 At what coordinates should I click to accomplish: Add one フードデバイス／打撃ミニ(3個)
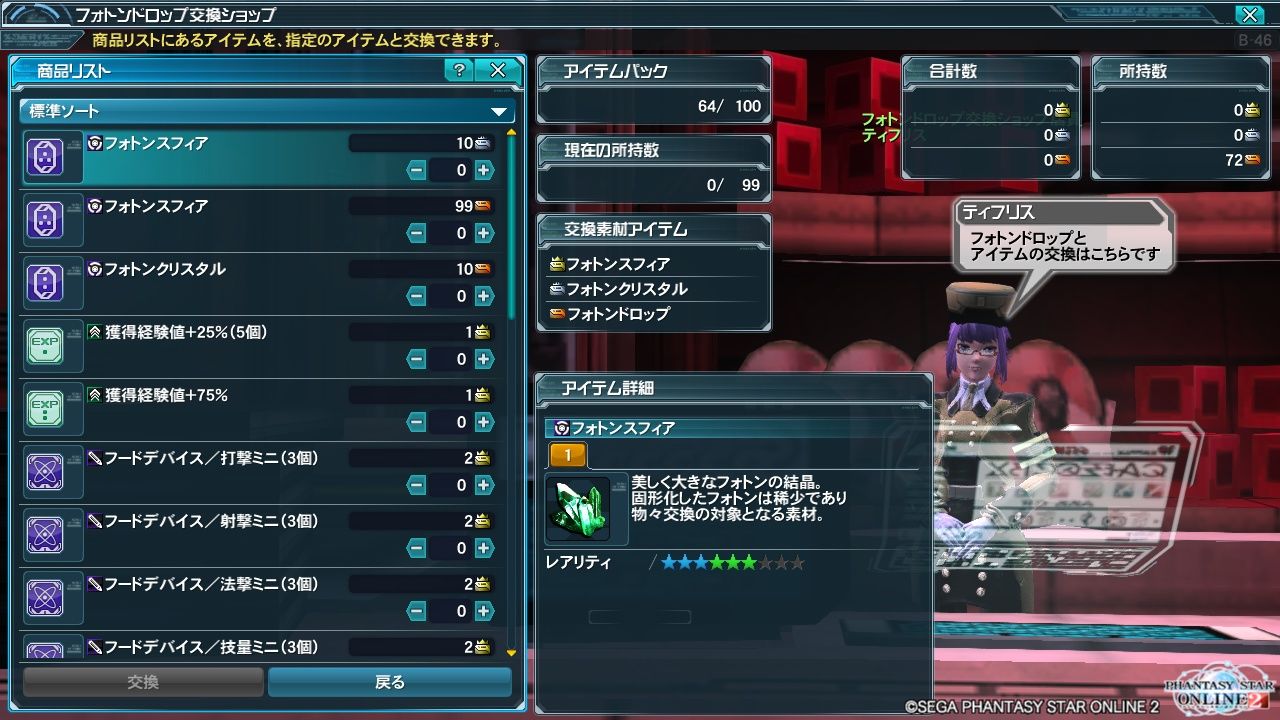[484, 485]
